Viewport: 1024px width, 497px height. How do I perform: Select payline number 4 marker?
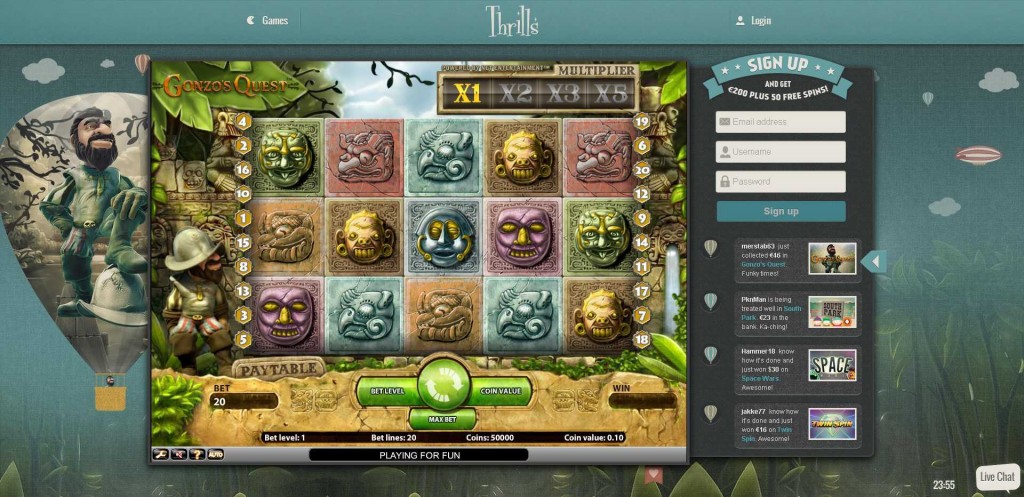coord(243,122)
